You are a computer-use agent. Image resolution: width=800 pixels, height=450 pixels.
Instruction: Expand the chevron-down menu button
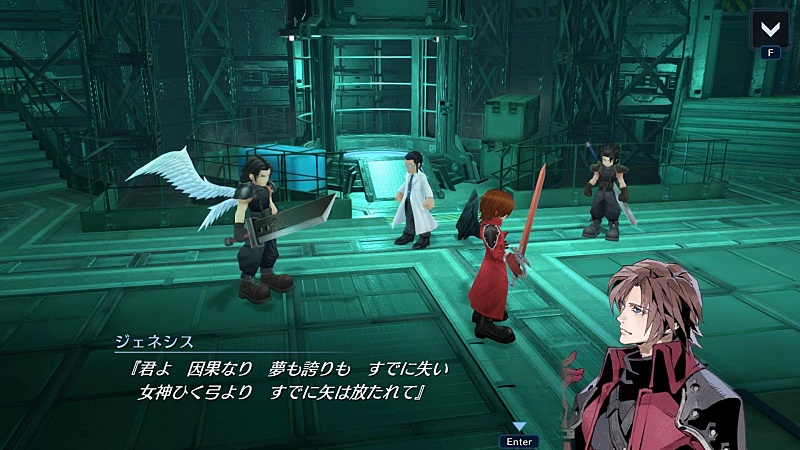[770, 28]
